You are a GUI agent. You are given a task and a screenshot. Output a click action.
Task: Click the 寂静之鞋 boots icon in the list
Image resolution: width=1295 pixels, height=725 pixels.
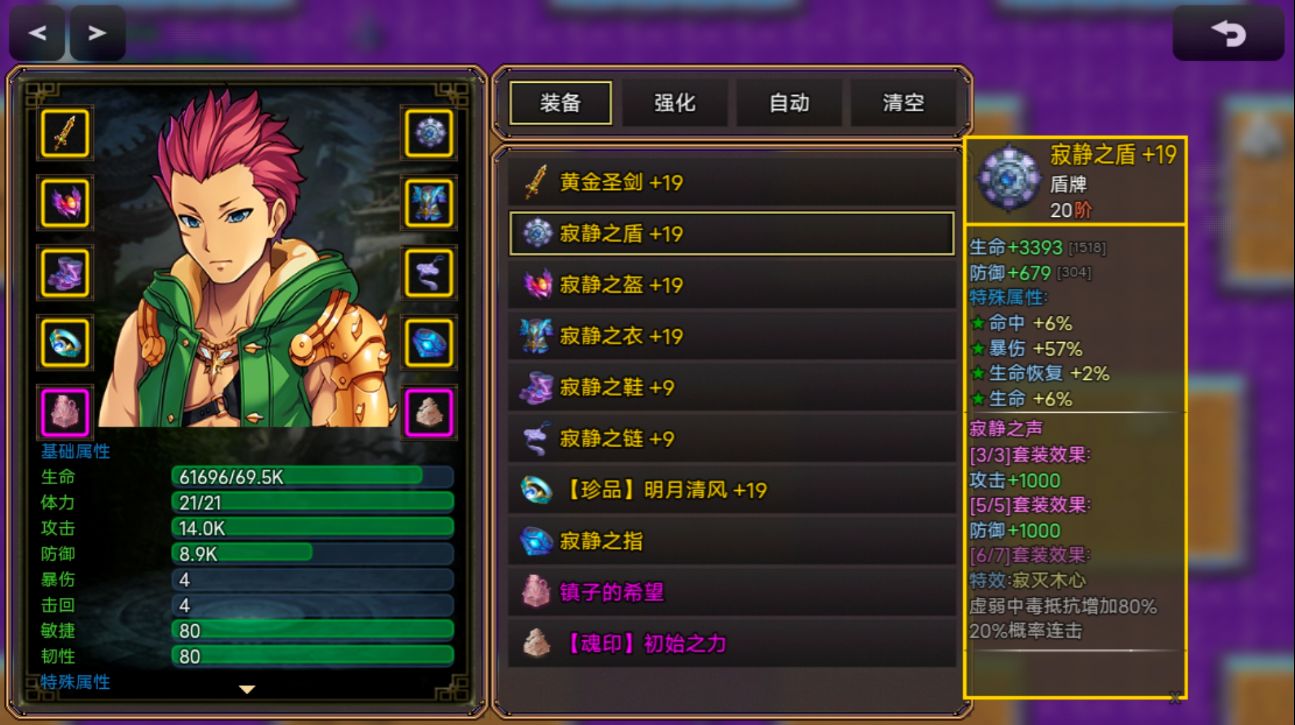[x=535, y=386]
